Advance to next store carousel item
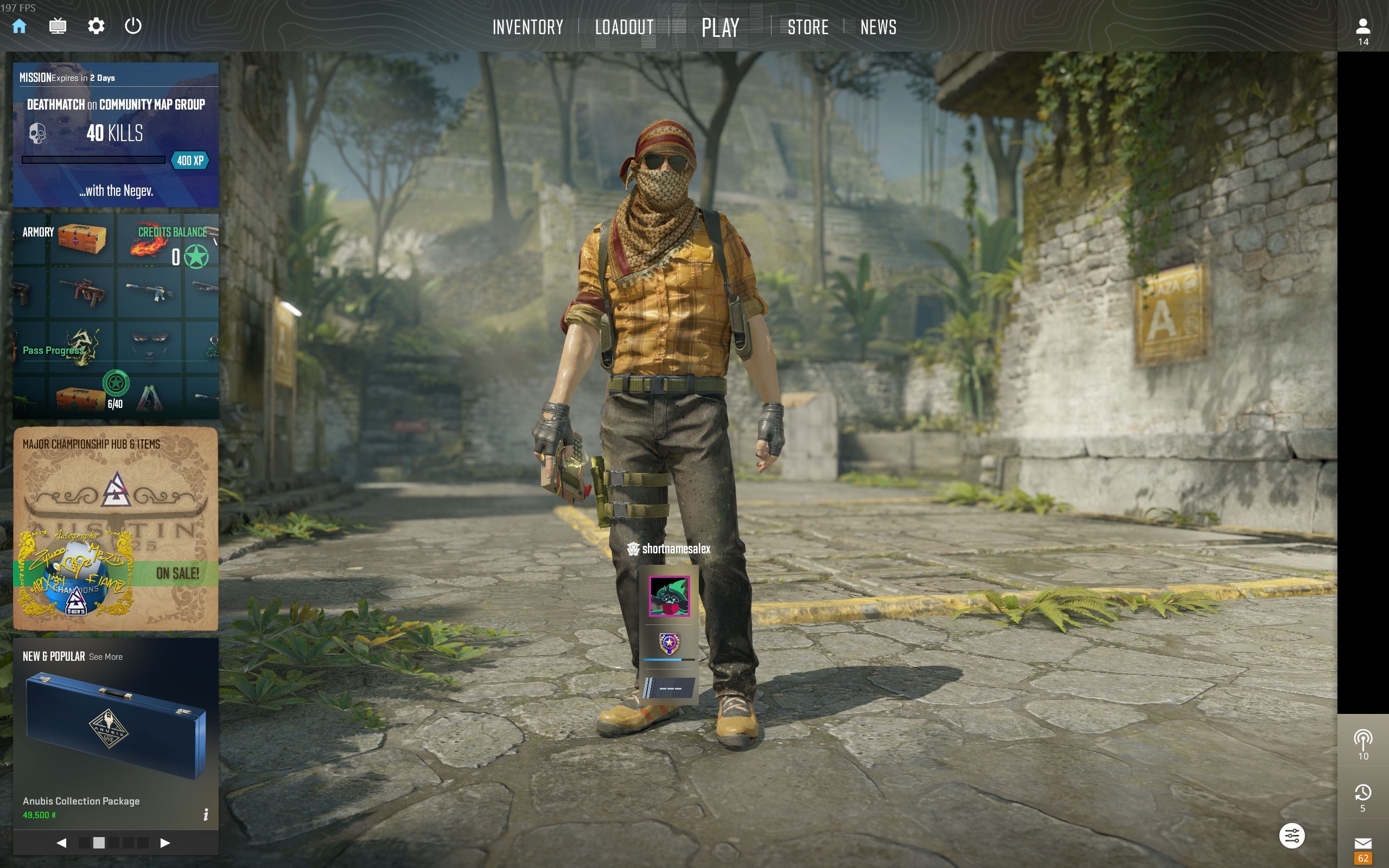The image size is (1389, 868). pyautogui.click(x=165, y=843)
